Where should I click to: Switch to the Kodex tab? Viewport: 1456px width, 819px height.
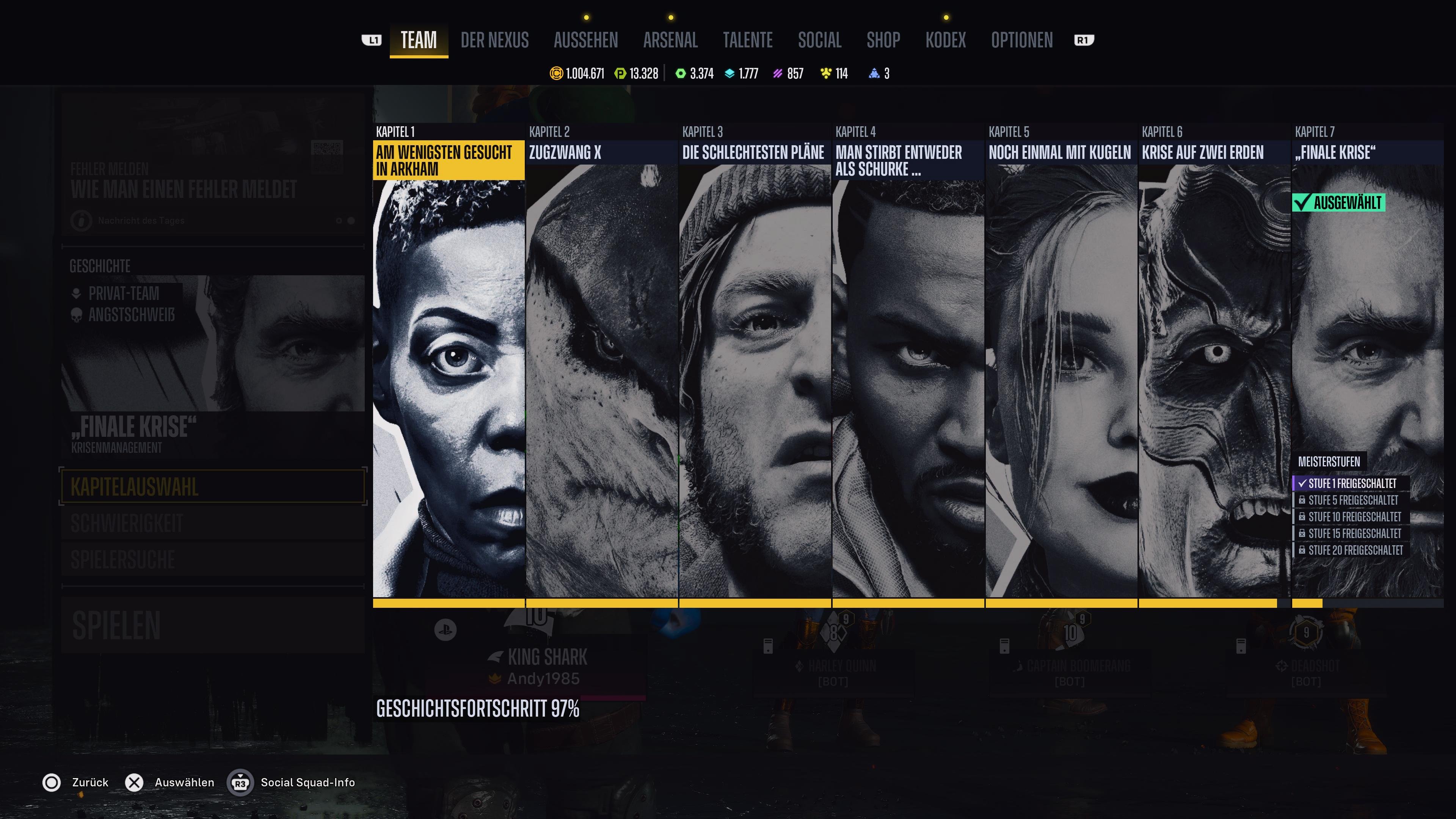[946, 40]
